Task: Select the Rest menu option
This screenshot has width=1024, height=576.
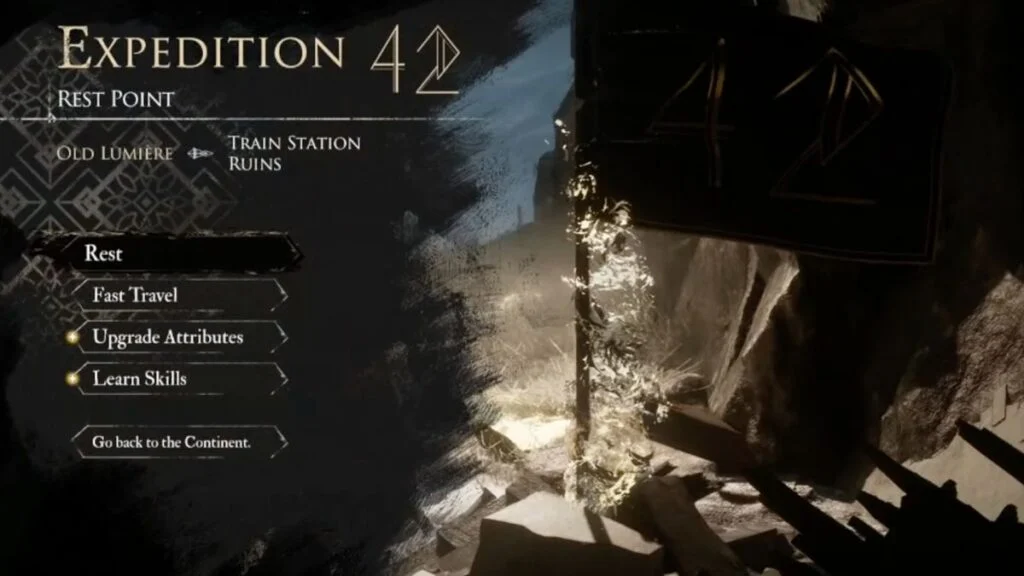Action: (x=170, y=253)
